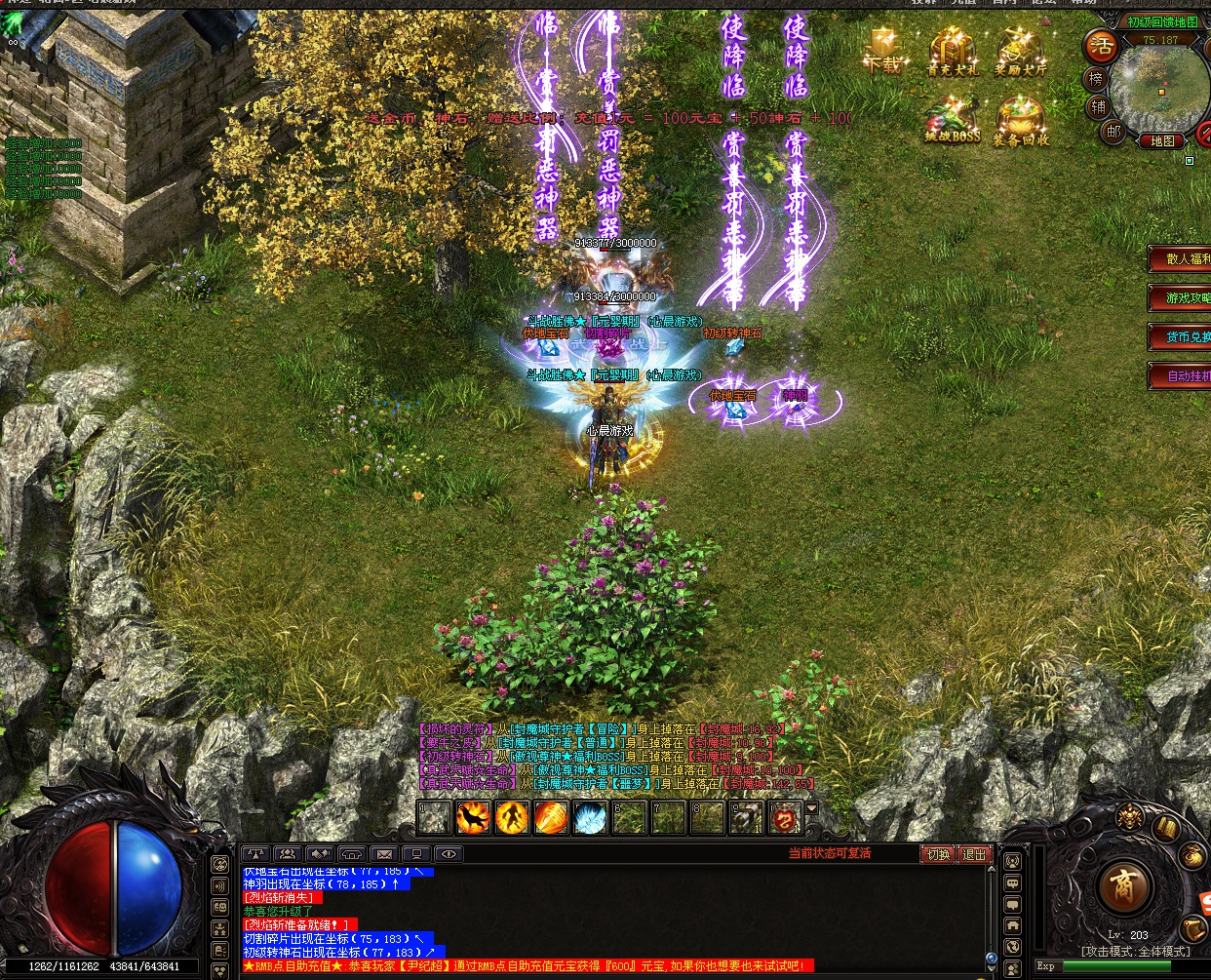Open the 榜 ranking button
The image size is (1211, 980).
click(x=1096, y=79)
